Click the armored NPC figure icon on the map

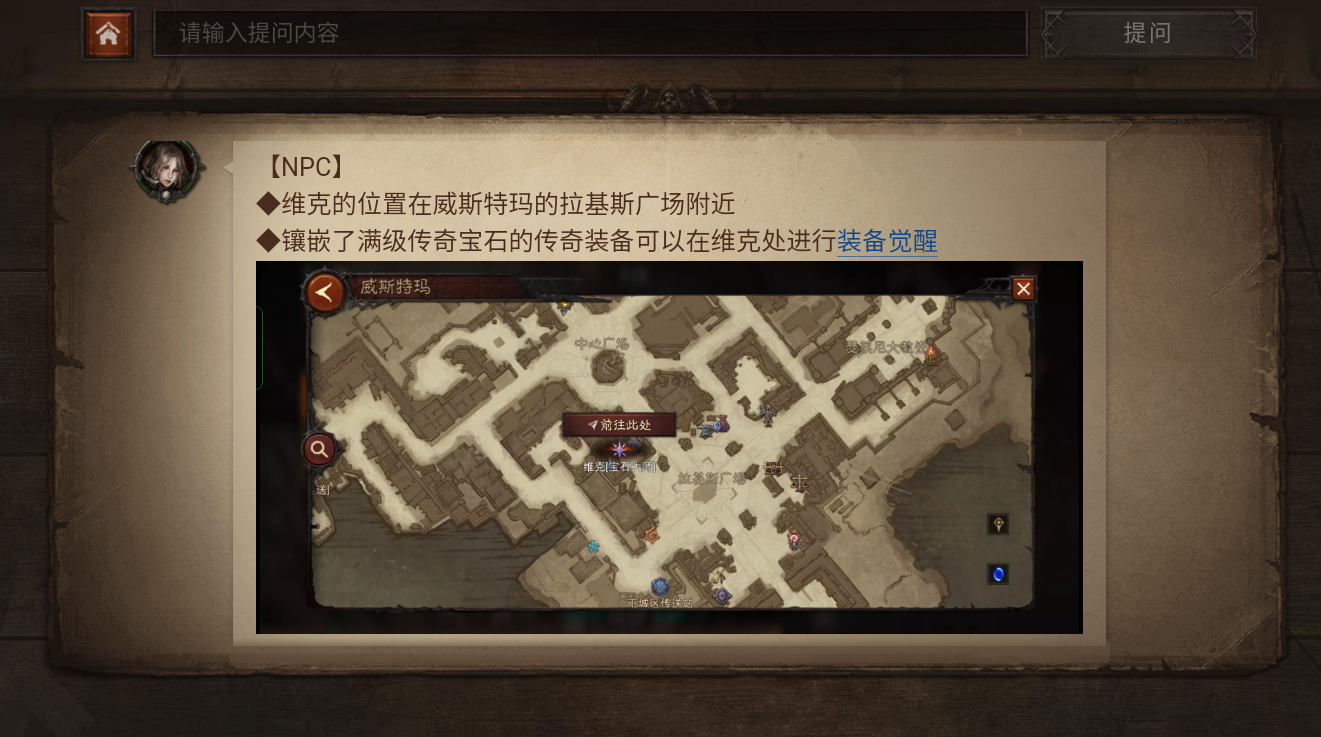pos(768,414)
